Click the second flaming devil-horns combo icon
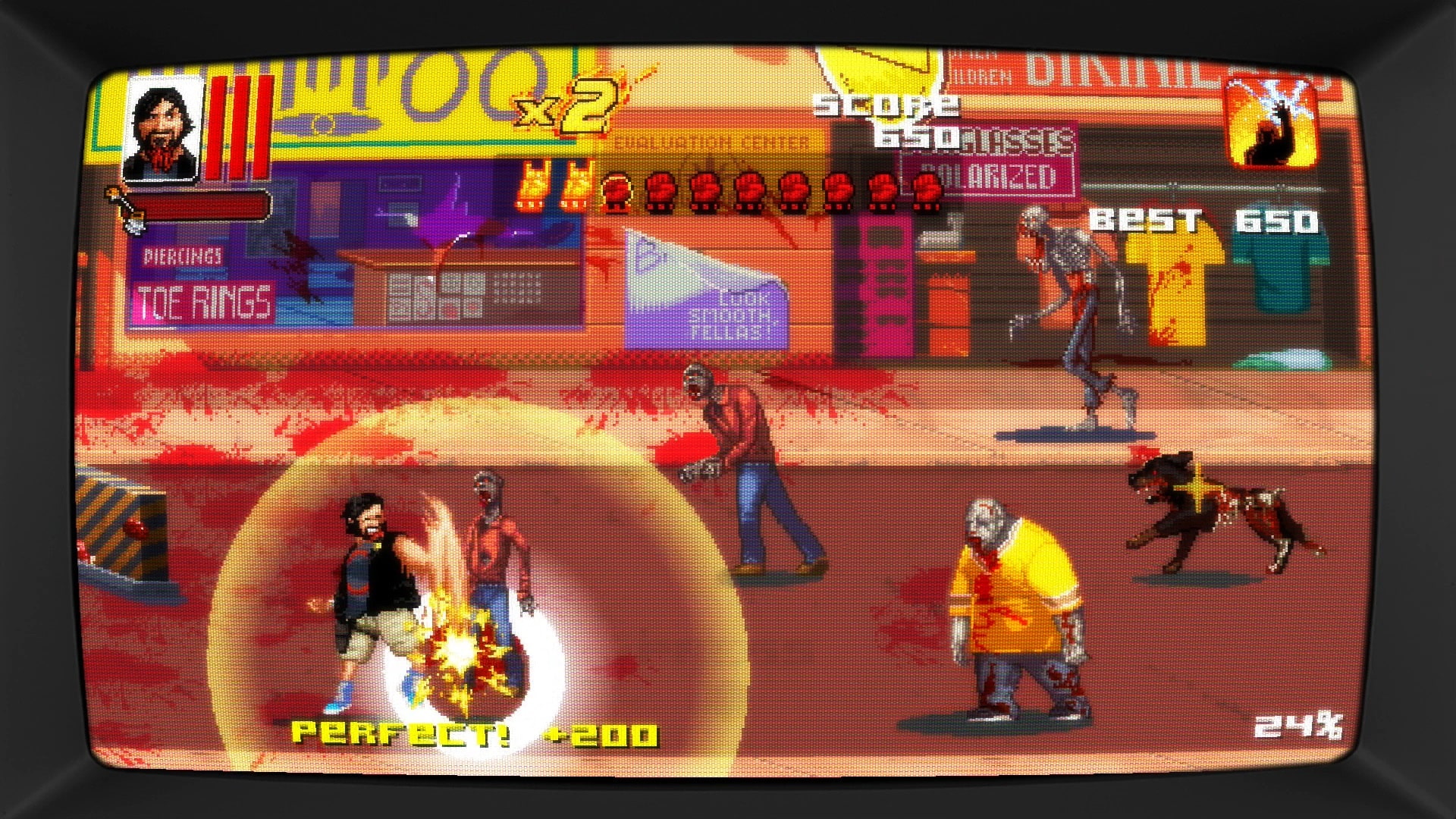The width and height of the screenshot is (1456, 819). pyautogui.click(x=578, y=188)
